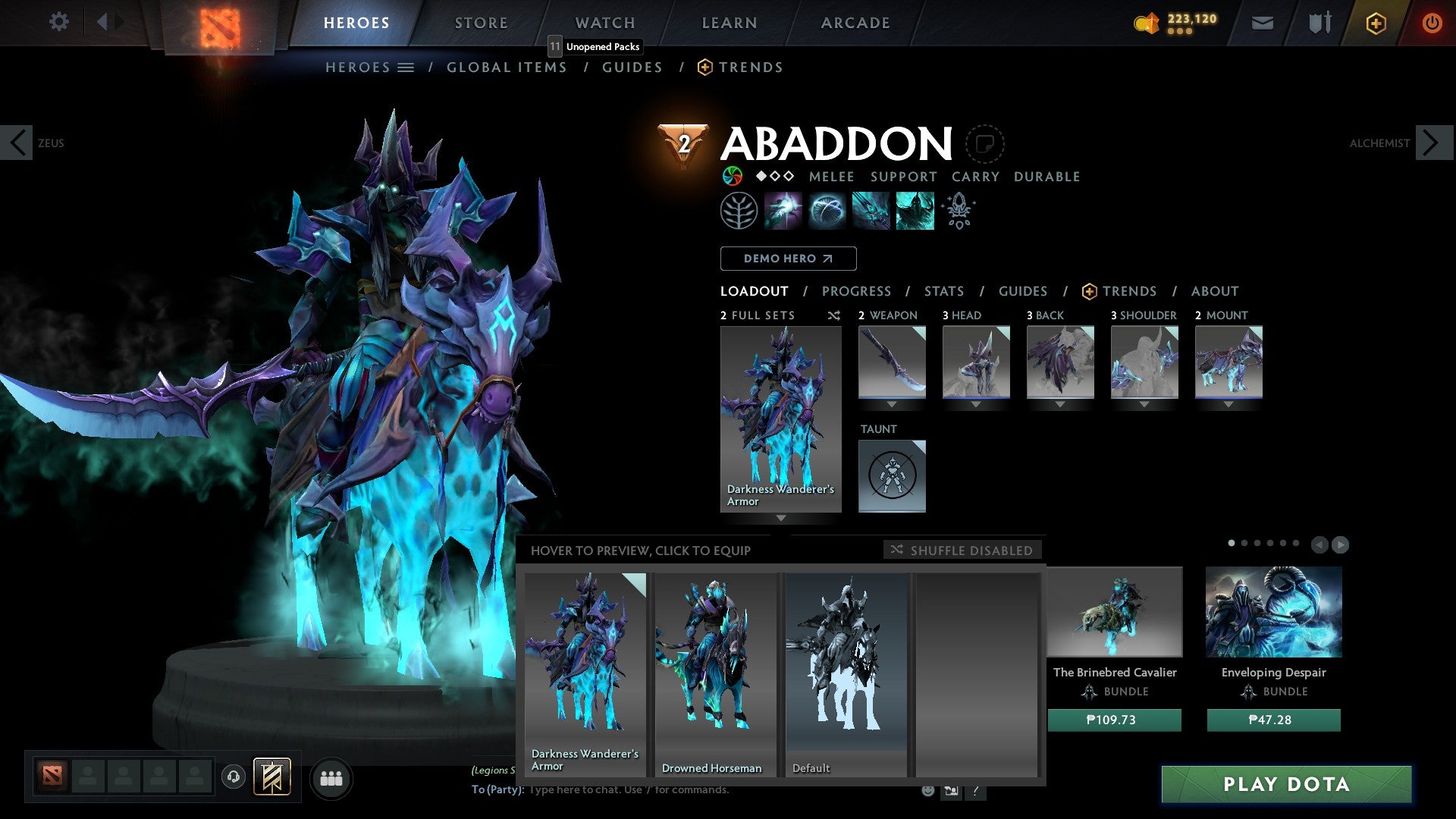Switch to the STATS tab
The height and width of the screenshot is (819, 1456).
tap(943, 290)
